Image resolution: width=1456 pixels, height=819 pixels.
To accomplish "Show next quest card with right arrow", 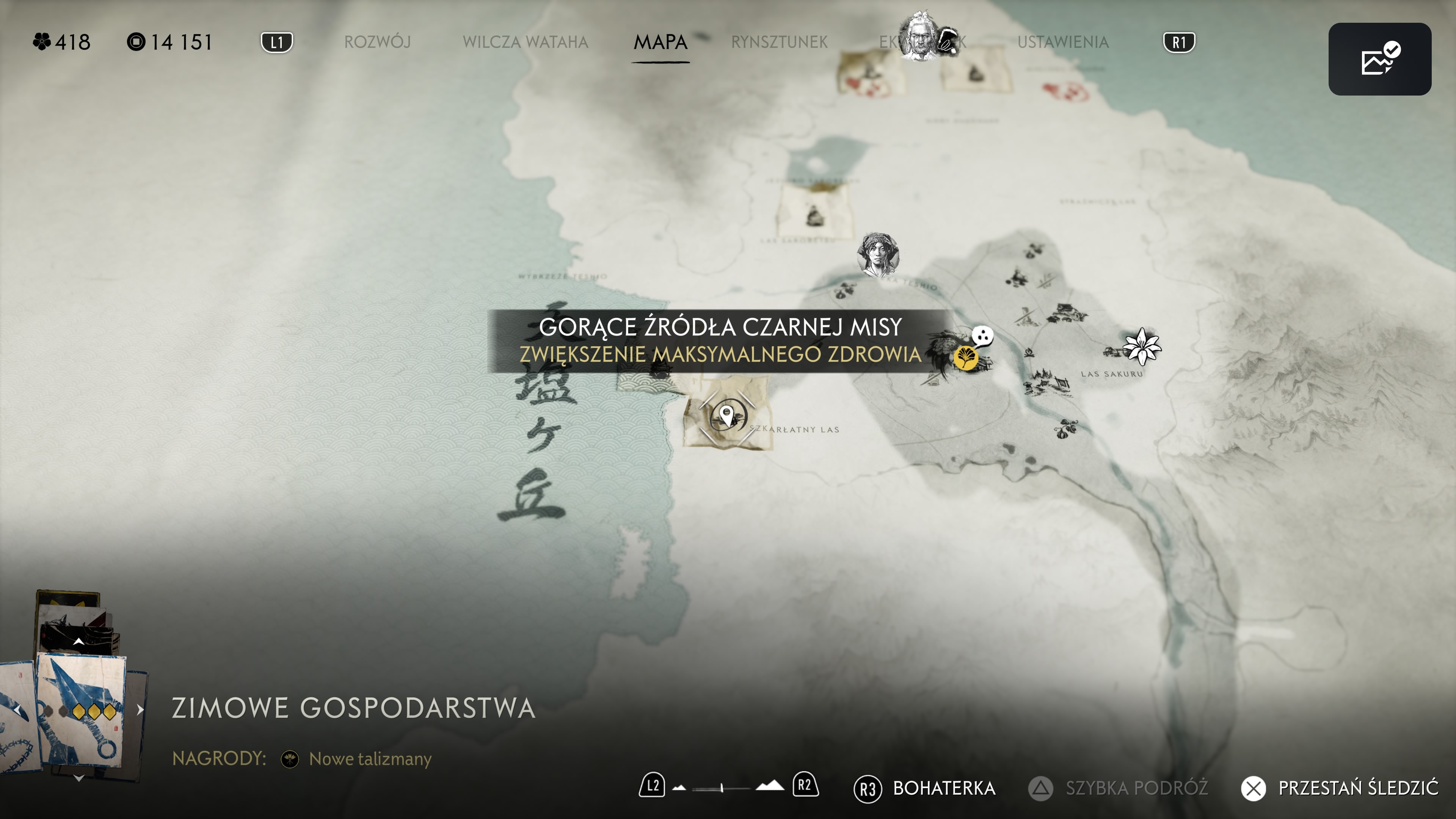I will (140, 710).
